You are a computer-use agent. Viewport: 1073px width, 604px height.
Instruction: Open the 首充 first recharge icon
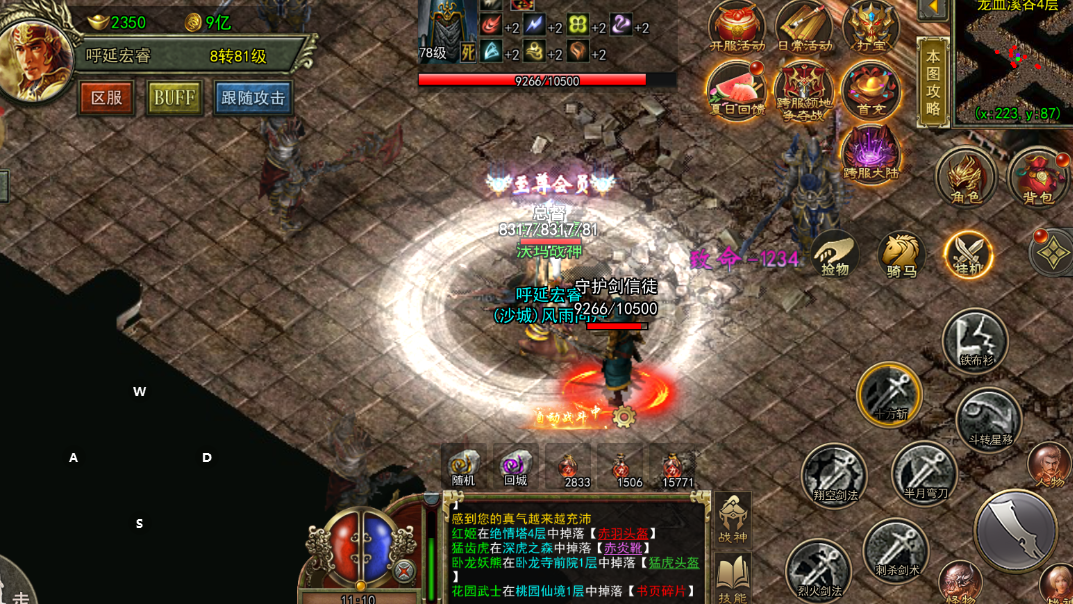click(x=871, y=90)
